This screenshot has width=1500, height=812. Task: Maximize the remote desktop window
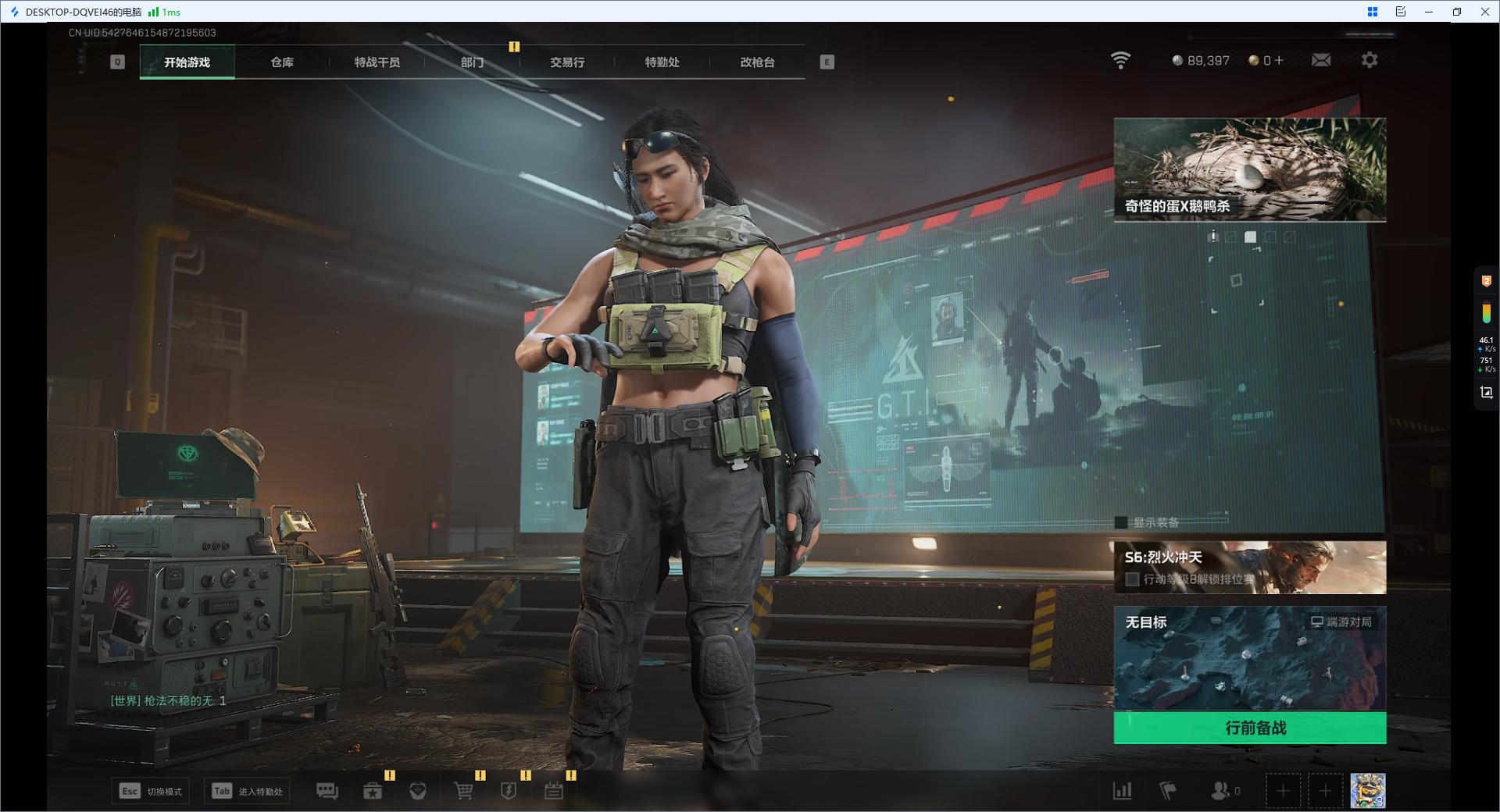pyautogui.click(x=1457, y=12)
